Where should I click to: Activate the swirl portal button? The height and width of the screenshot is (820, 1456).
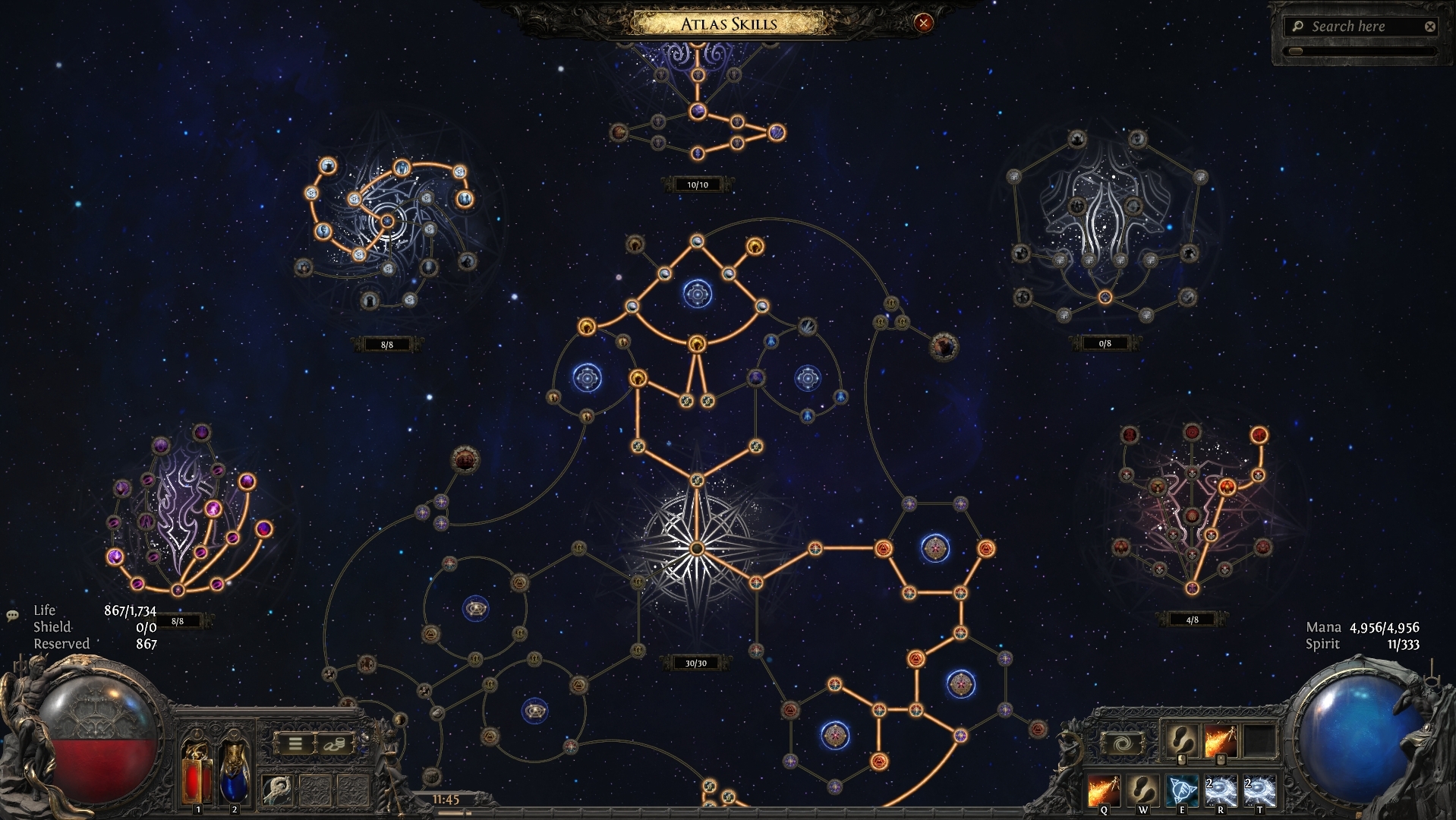pos(1120,742)
